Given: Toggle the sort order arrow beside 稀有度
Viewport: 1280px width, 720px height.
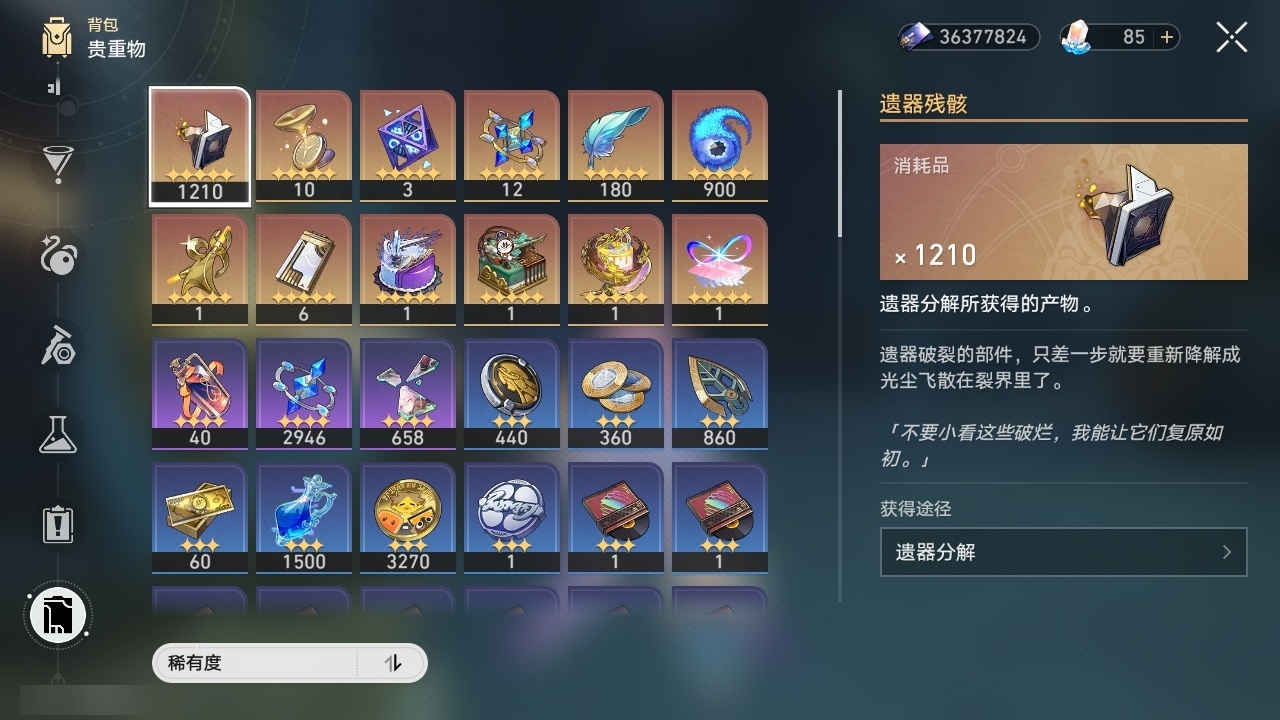Looking at the screenshot, I should (394, 663).
